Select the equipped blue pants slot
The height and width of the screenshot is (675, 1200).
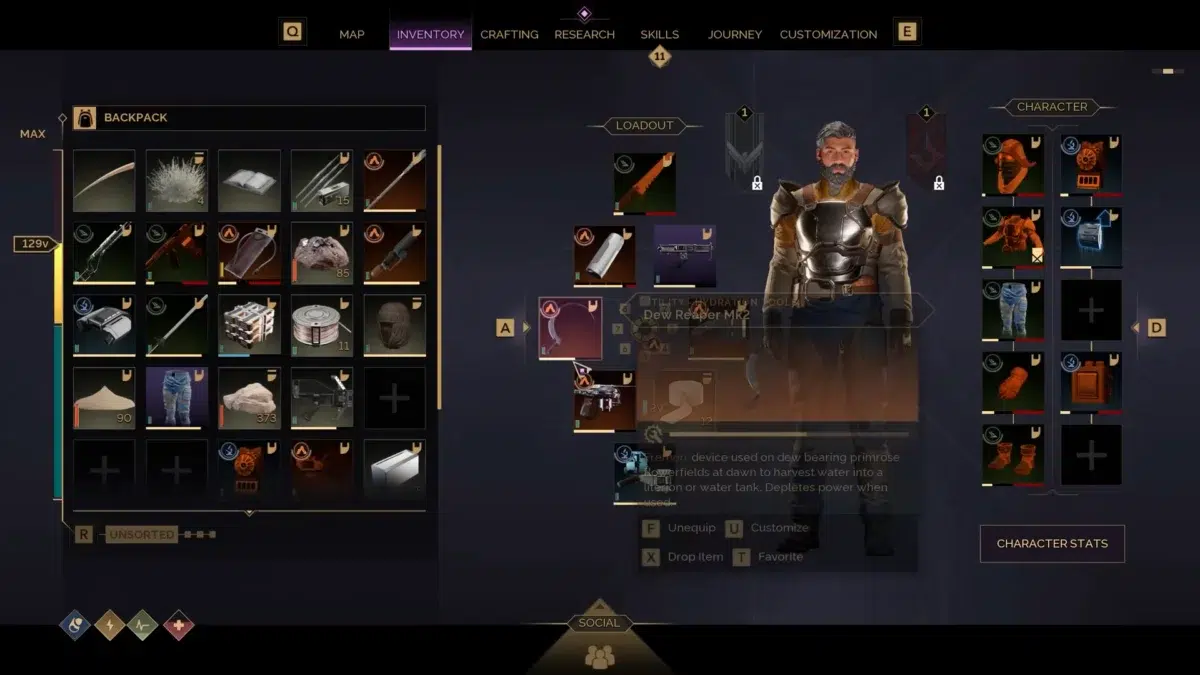tap(1013, 310)
